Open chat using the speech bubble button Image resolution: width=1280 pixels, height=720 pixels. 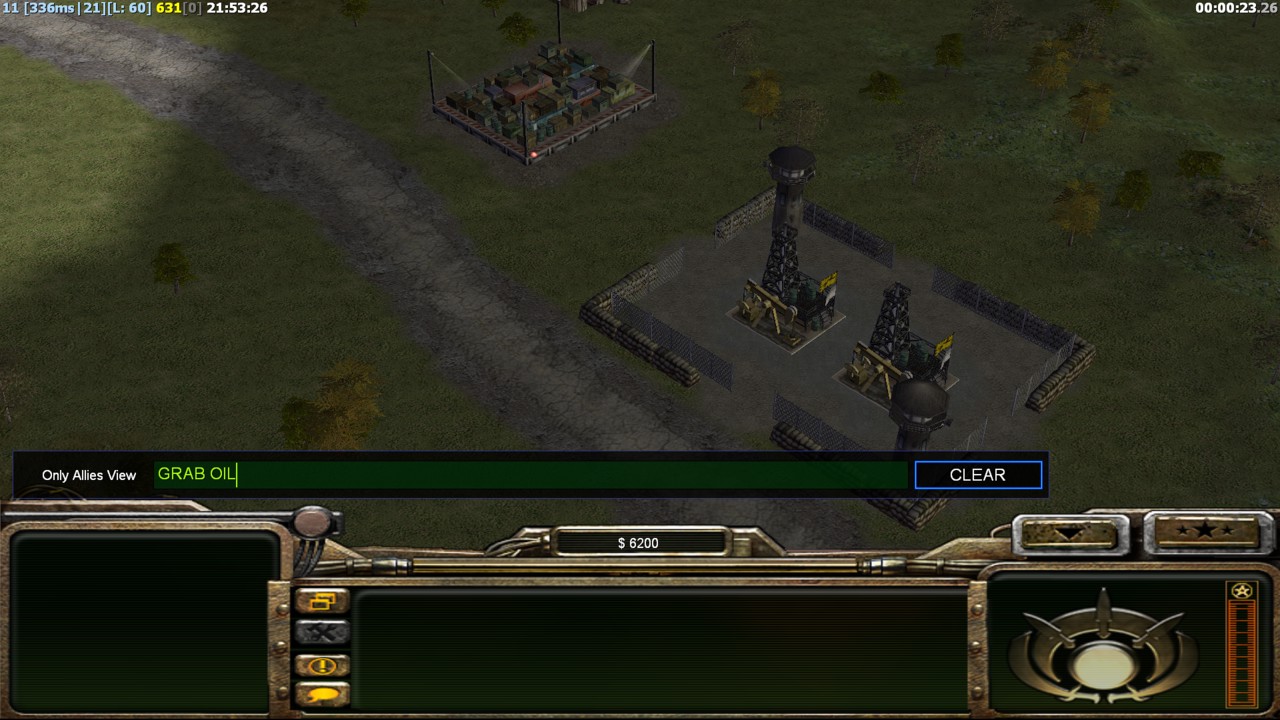pos(322,694)
